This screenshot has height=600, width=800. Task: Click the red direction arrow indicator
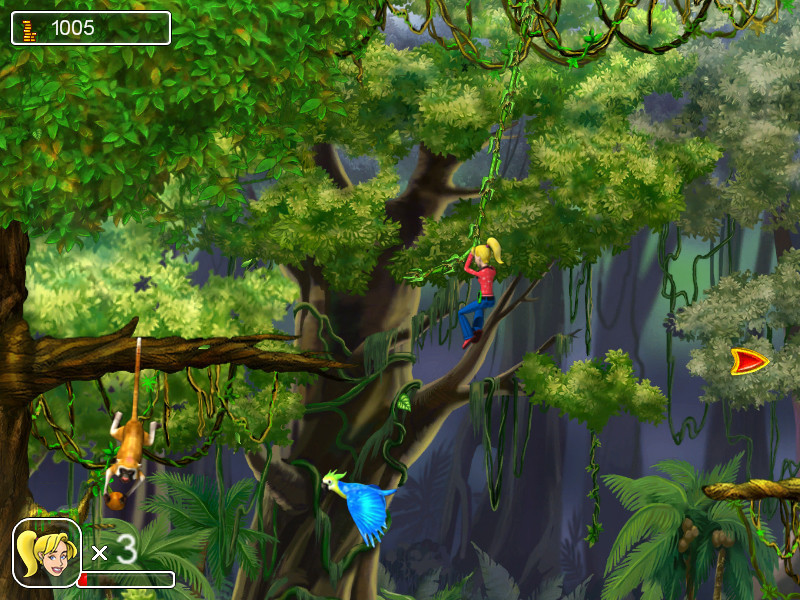point(748,361)
